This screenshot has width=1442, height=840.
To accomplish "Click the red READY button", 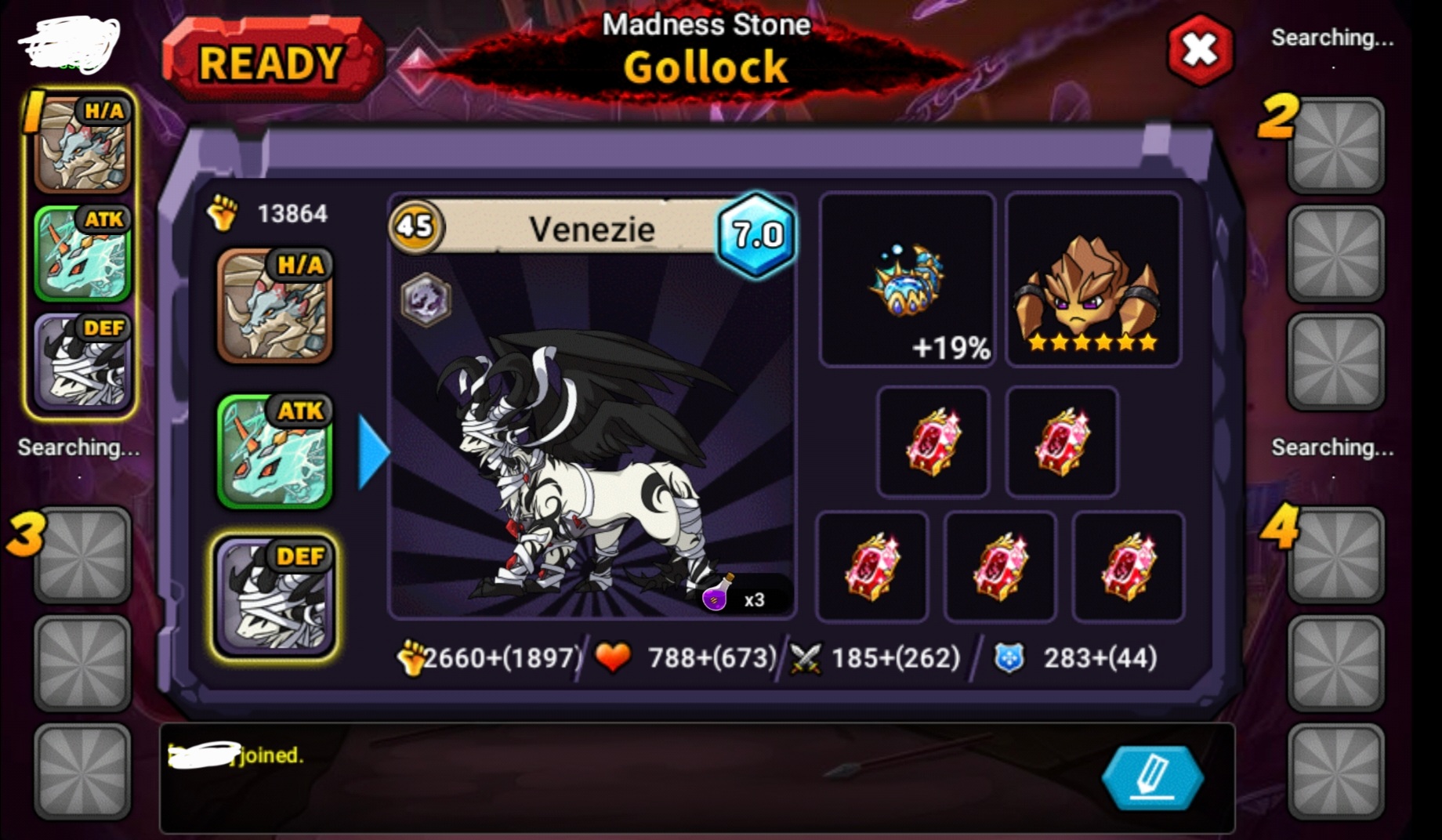I will (270, 62).
